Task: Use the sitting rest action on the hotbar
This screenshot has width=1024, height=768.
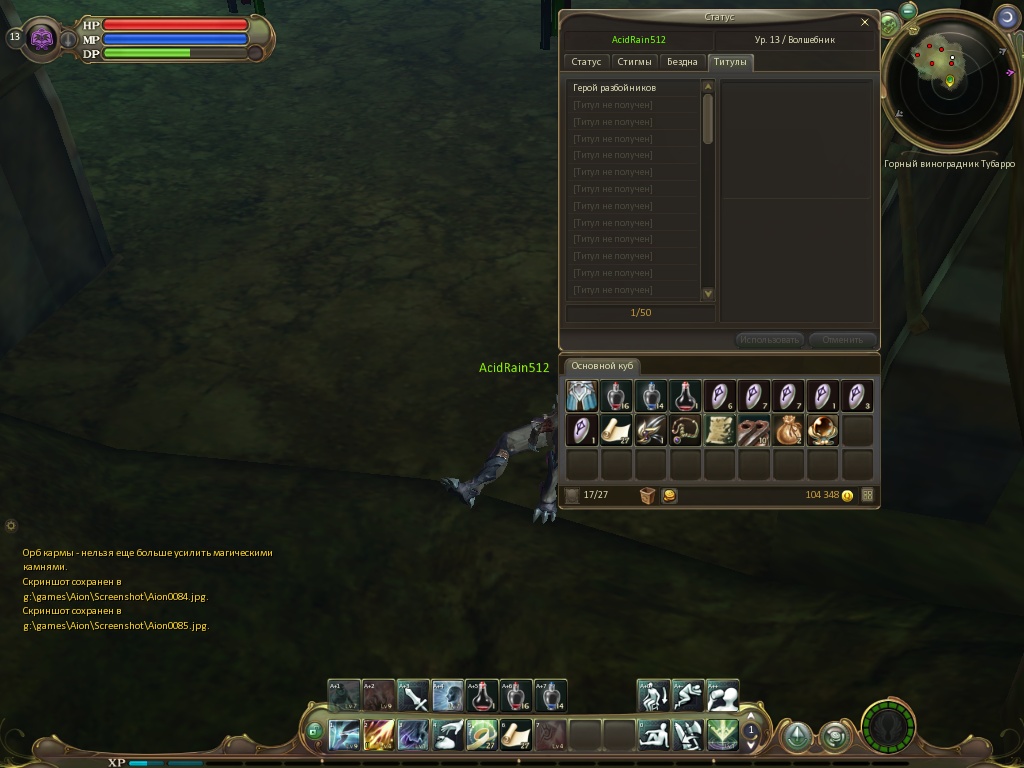Action: 654,735
